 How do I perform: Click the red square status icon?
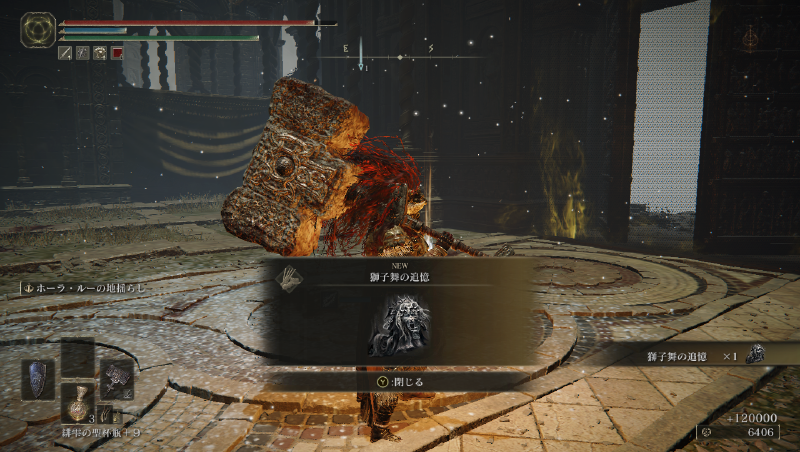point(117,53)
